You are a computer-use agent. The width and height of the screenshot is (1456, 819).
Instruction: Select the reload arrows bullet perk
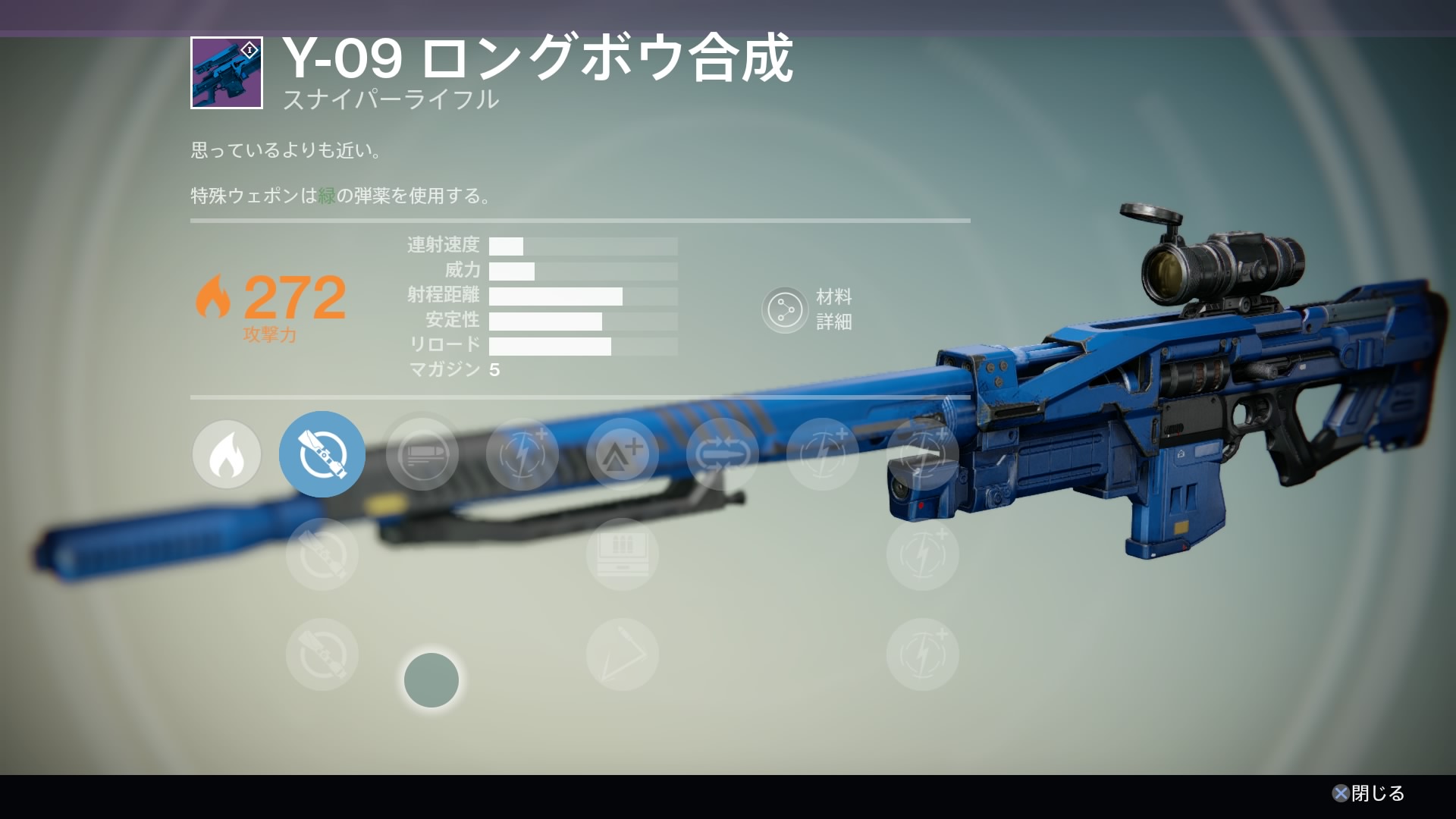pyautogui.click(x=723, y=454)
